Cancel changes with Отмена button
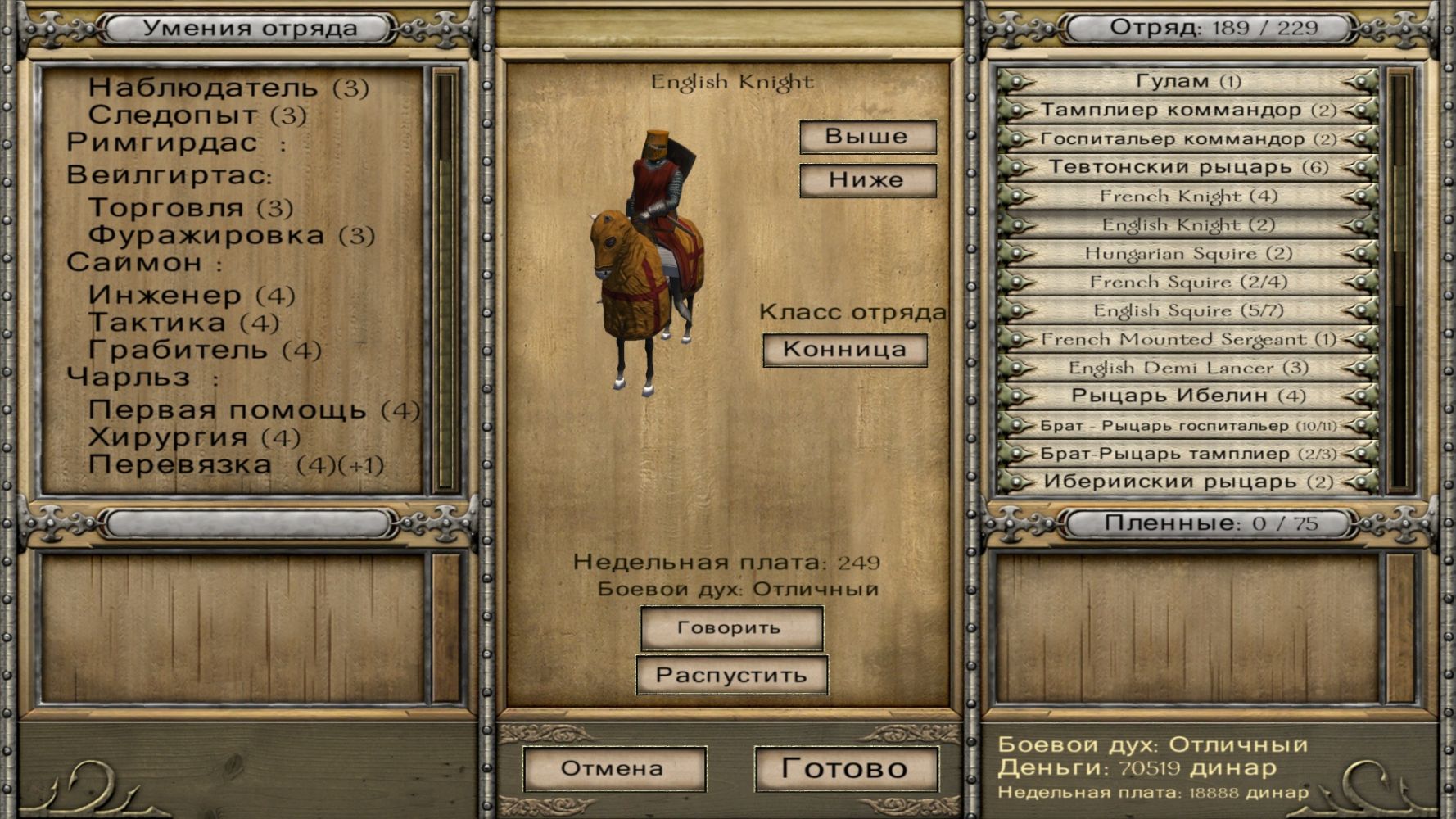Image resolution: width=1456 pixels, height=819 pixels. 613,769
